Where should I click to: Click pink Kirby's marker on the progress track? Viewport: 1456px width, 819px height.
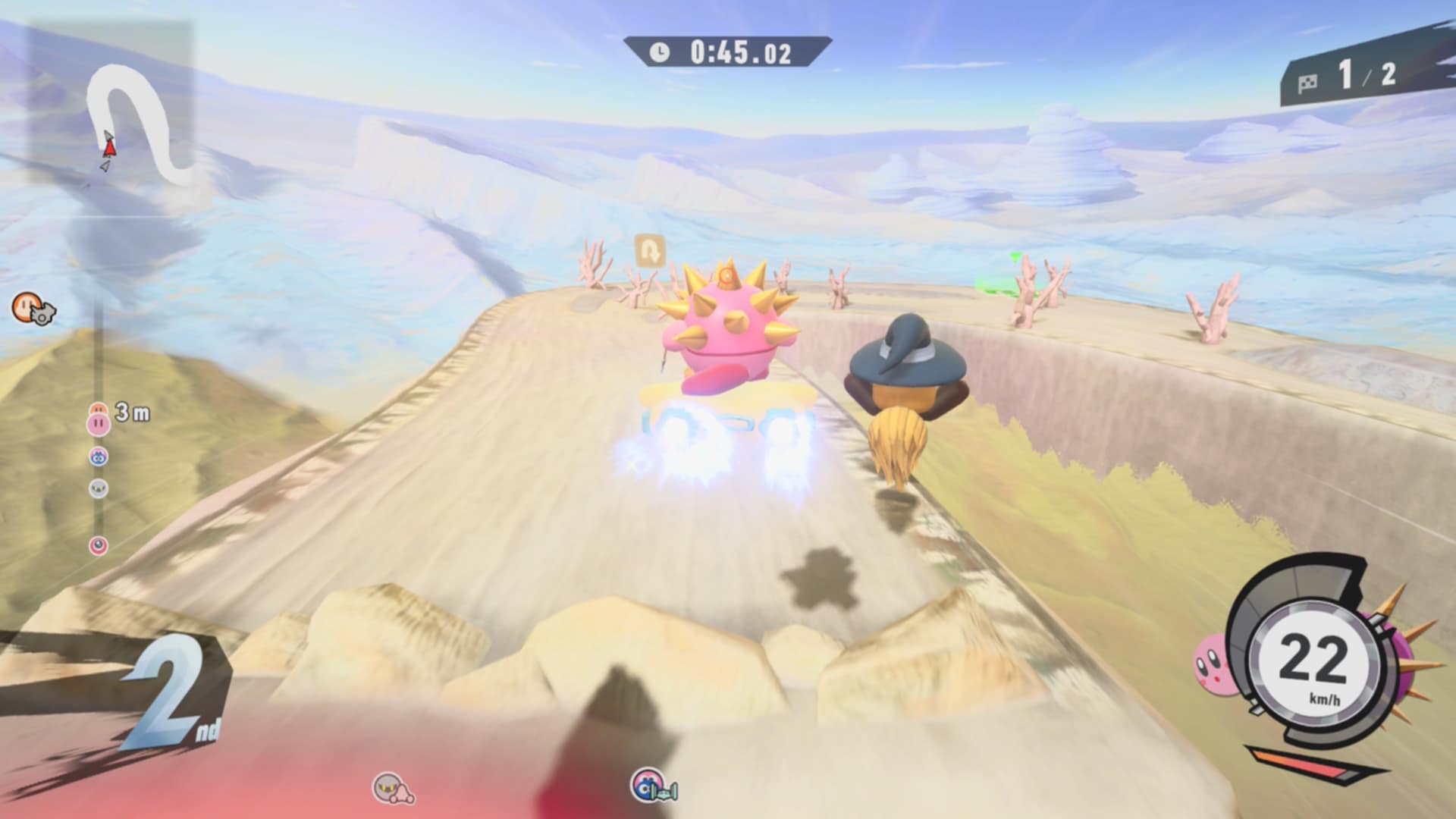coord(99,423)
